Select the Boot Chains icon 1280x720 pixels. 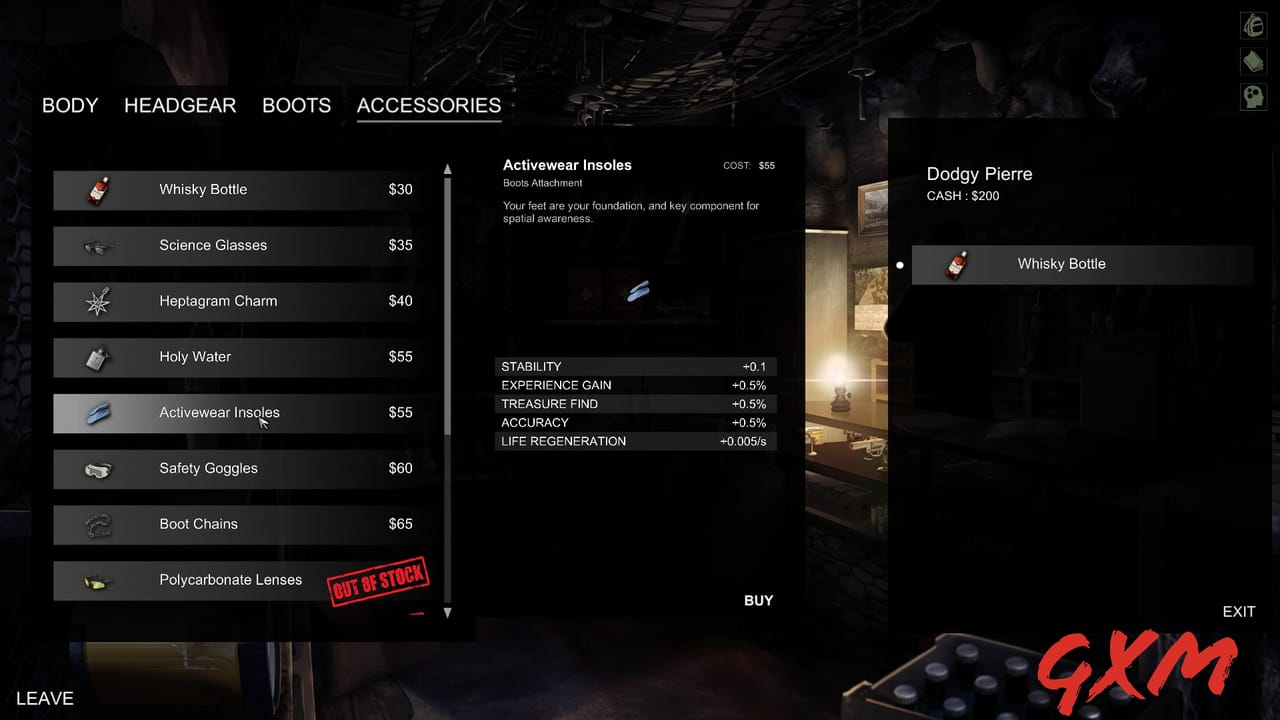[x=98, y=524]
